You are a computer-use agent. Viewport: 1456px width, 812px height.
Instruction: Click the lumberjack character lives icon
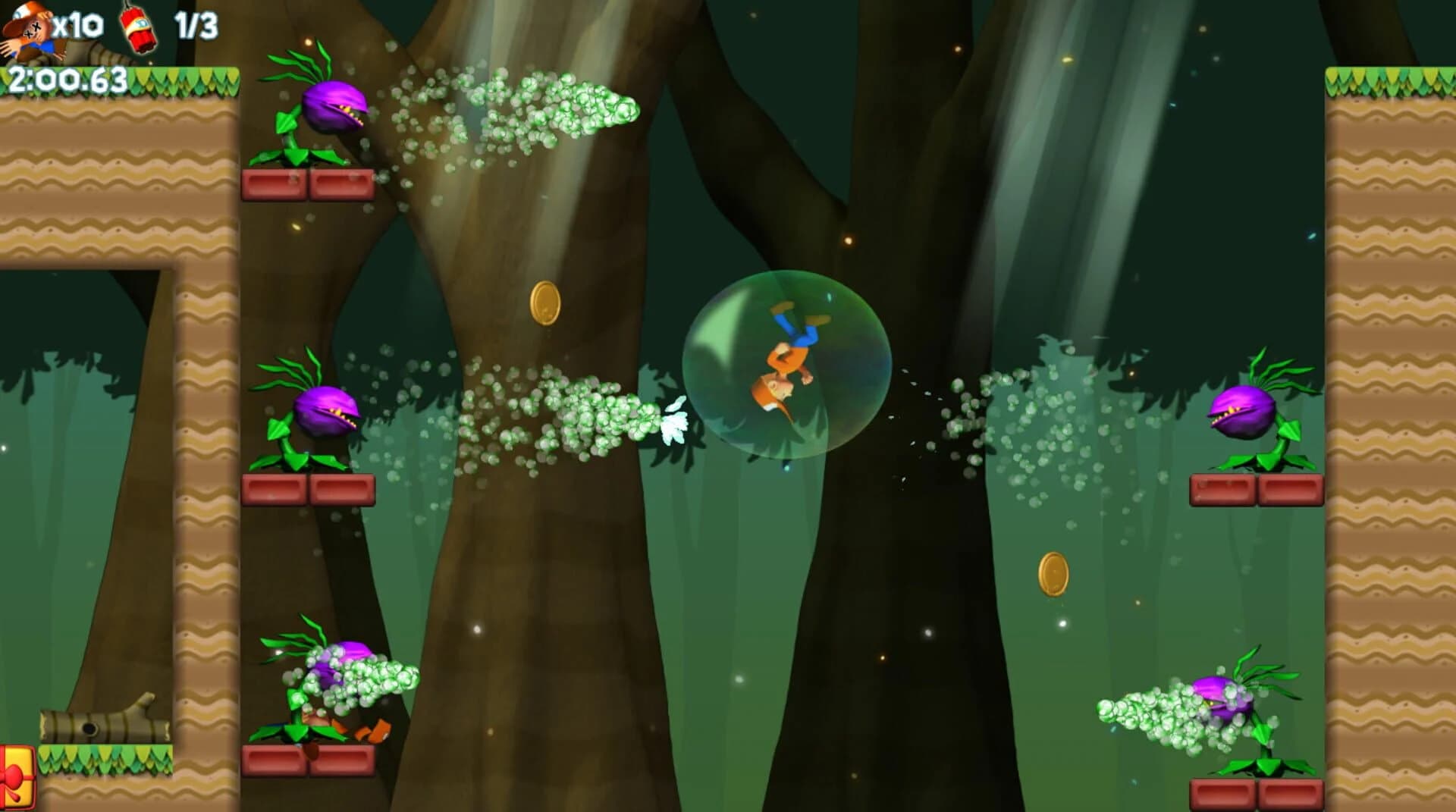point(30,27)
